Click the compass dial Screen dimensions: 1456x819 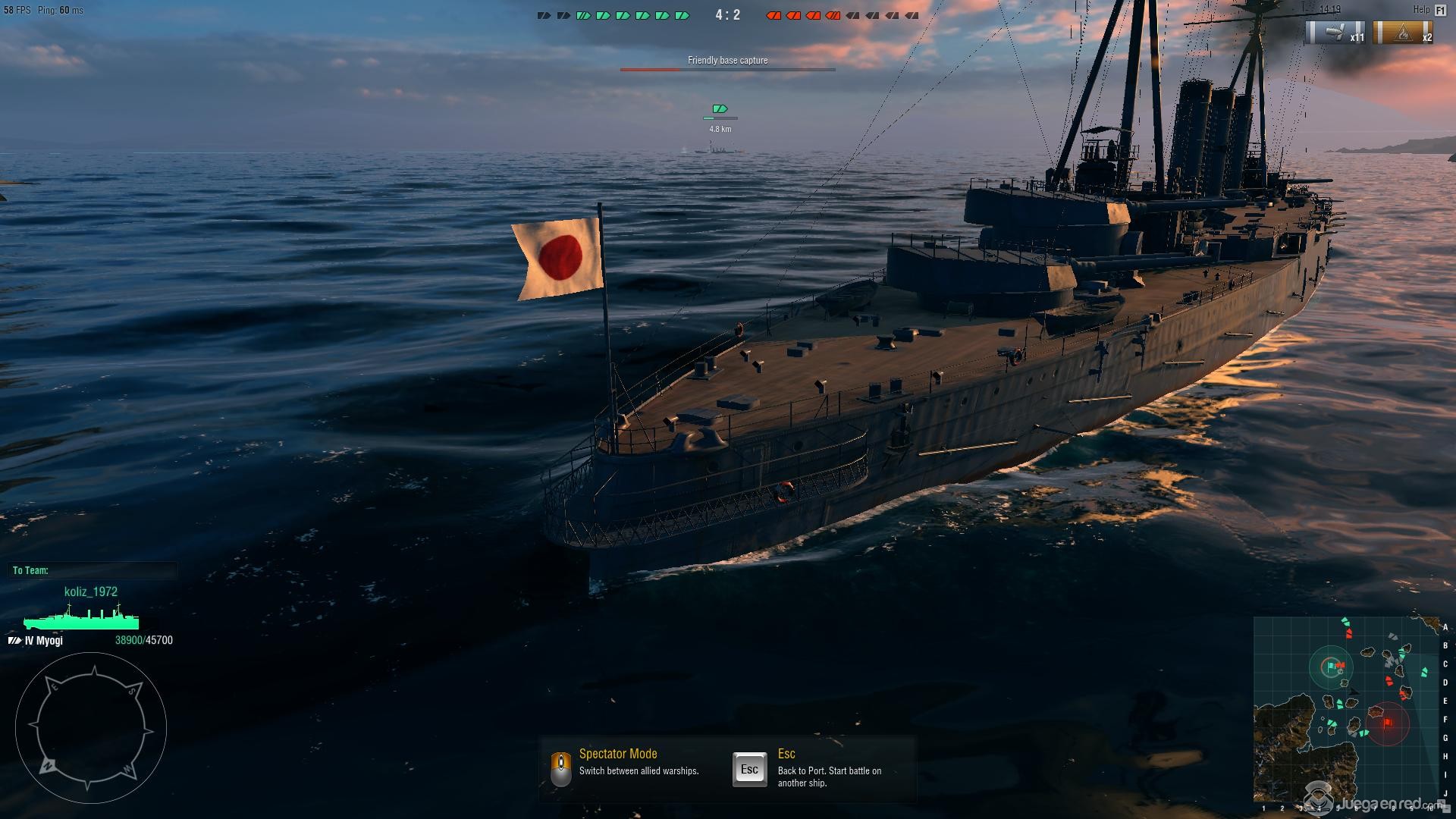(91, 728)
